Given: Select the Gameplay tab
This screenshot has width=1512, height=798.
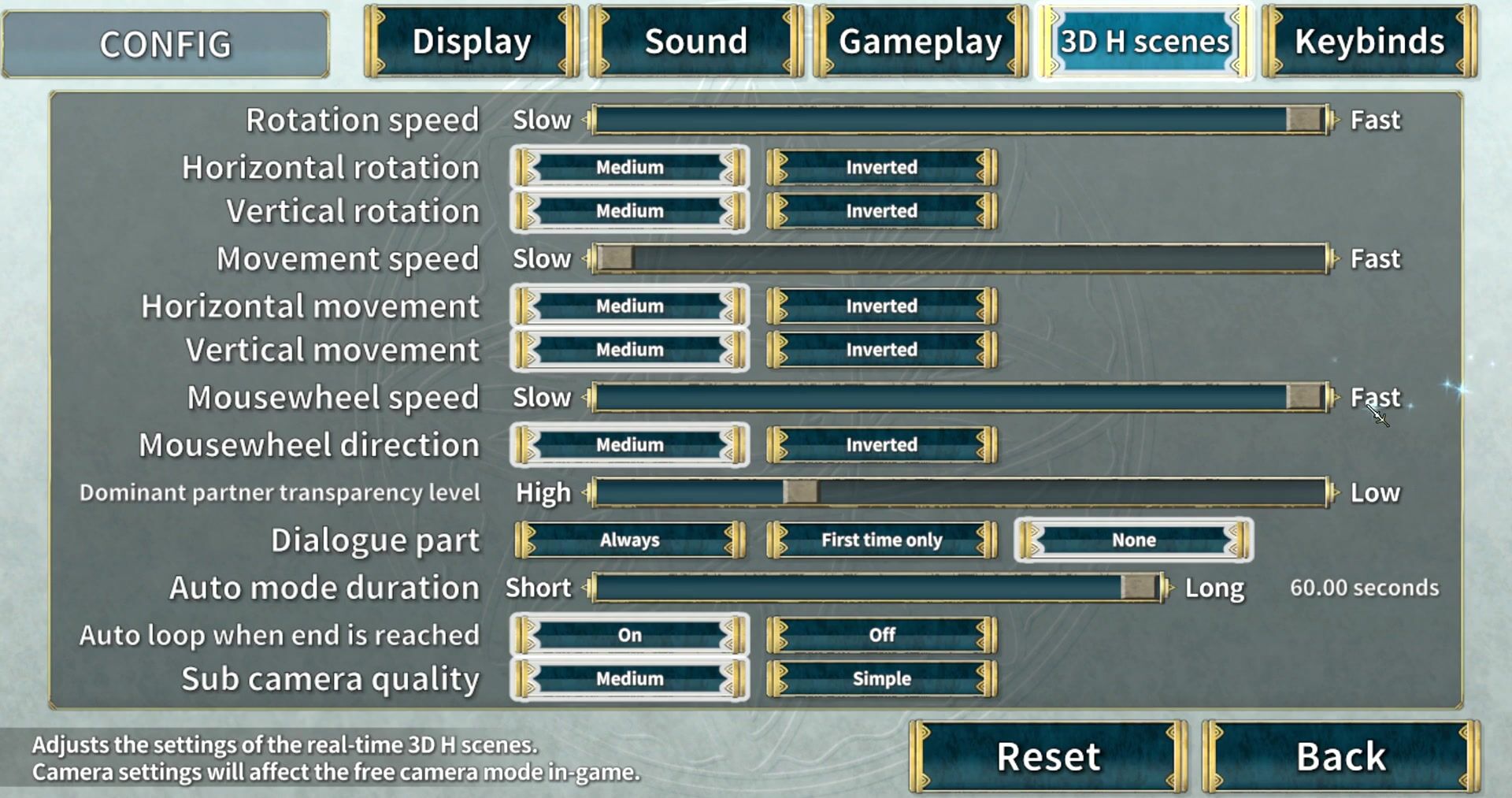Looking at the screenshot, I should pos(920,42).
